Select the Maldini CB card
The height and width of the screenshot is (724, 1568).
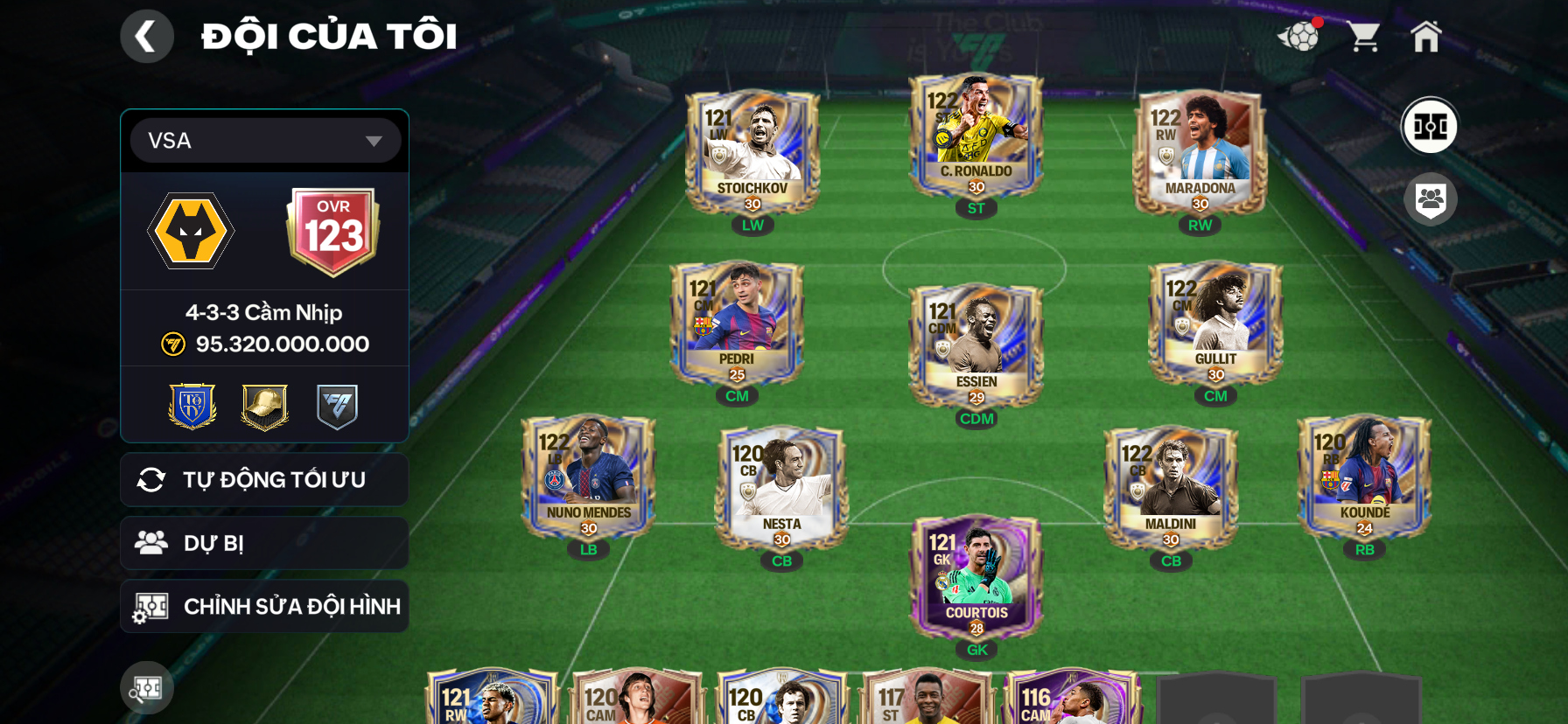tap(1171, 488)
